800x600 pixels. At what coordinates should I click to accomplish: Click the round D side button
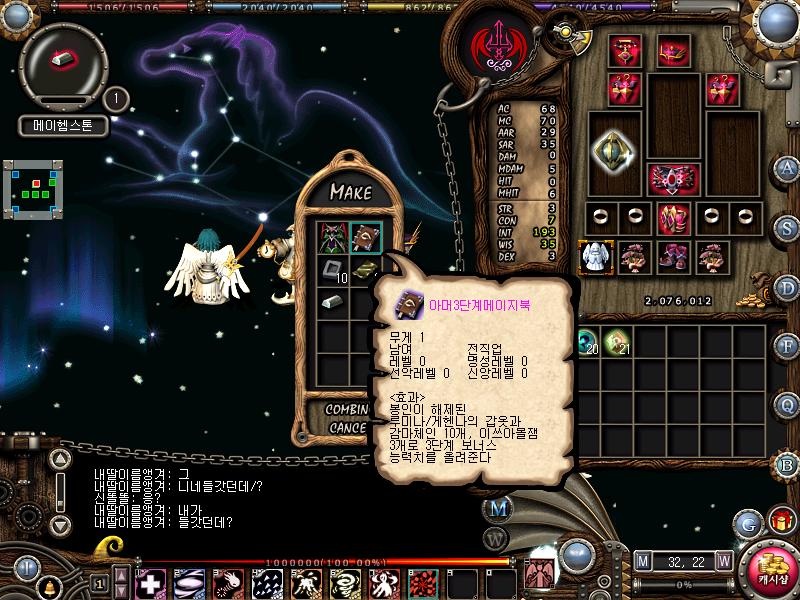point(787,287)
